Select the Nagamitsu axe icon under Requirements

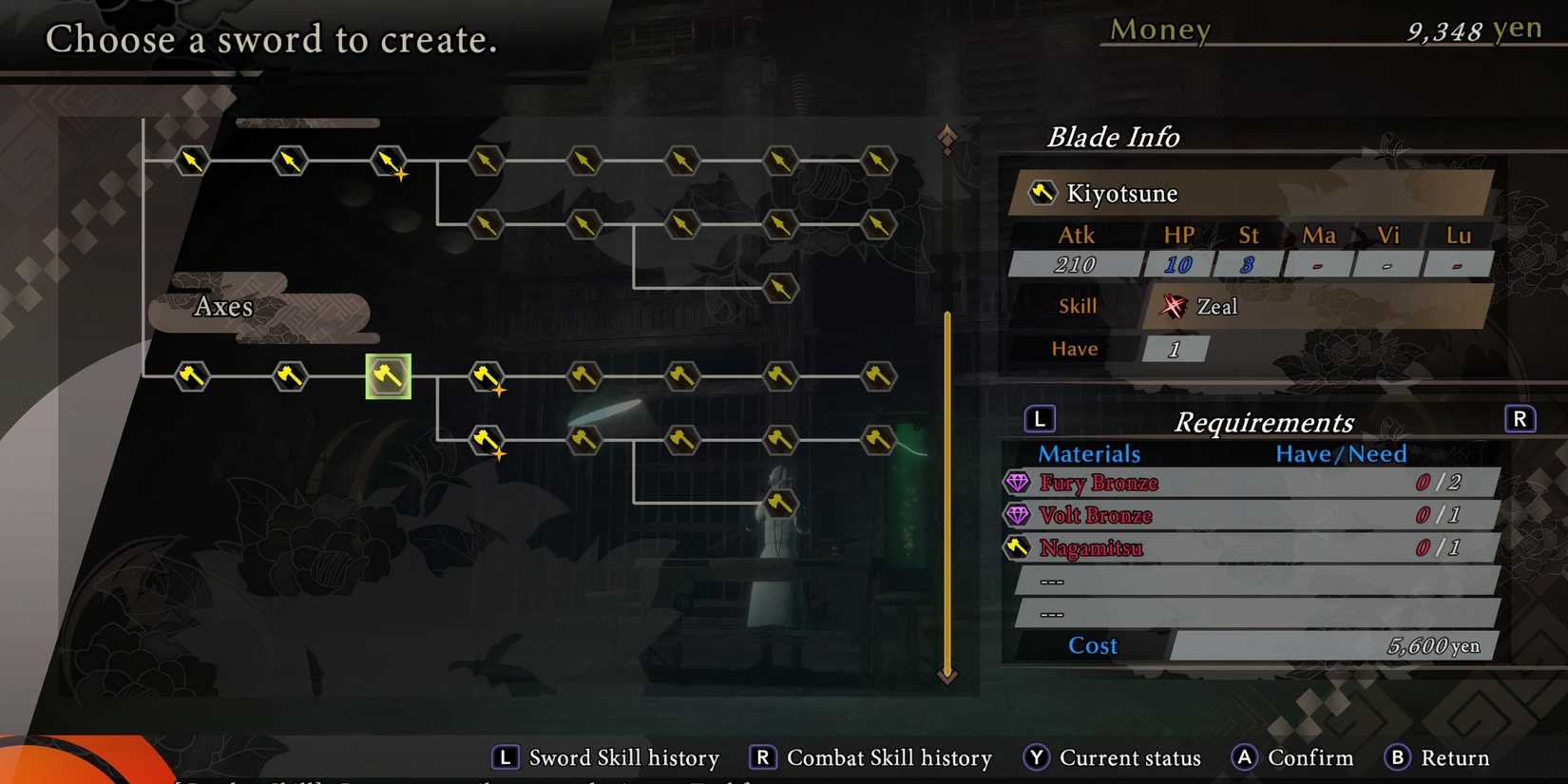pos(1019,547)
